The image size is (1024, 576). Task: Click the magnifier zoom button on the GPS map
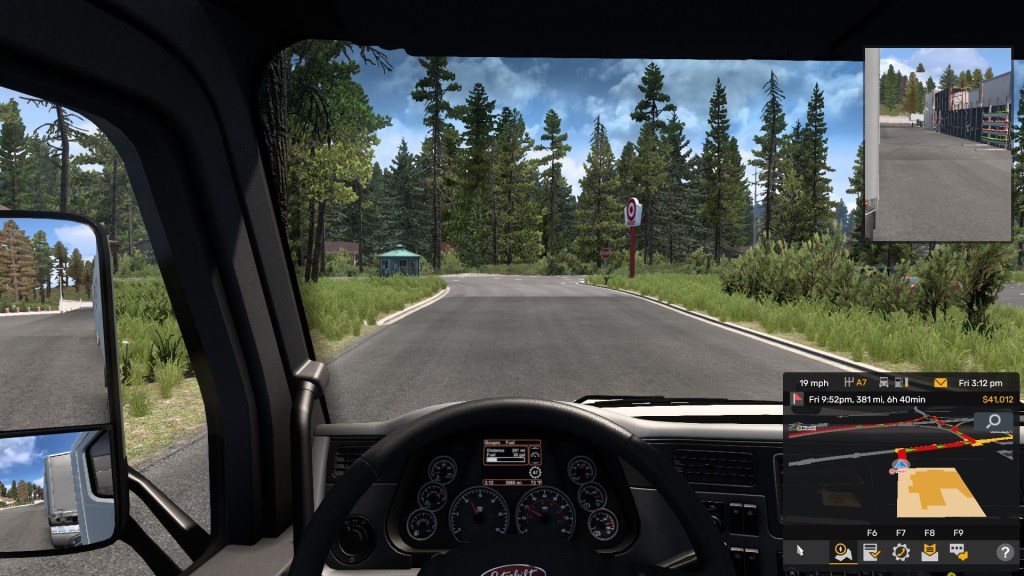tap(995, 422)
